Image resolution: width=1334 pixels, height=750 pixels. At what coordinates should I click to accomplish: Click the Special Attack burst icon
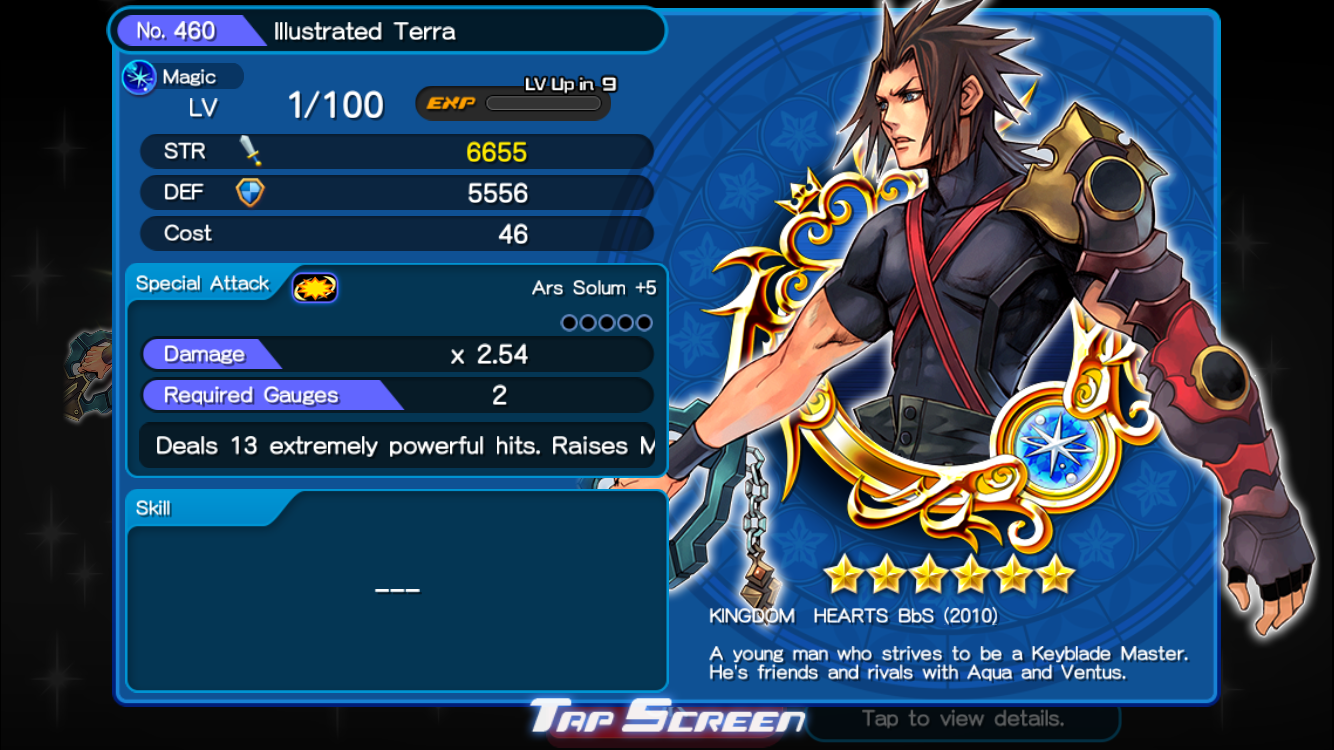pos(314,288)
